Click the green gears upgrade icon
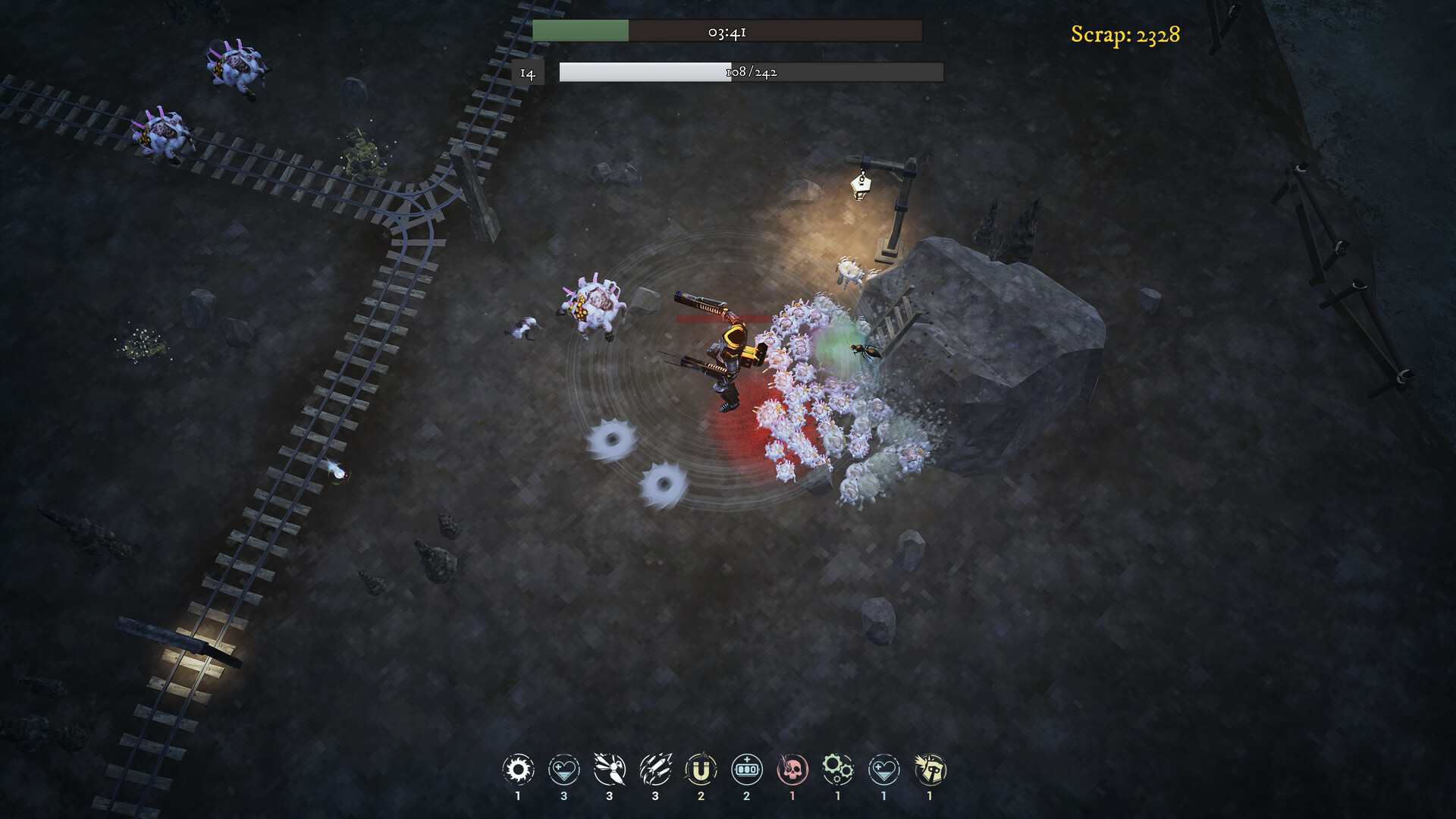The image size is (1456, 819). coord(837,769)
